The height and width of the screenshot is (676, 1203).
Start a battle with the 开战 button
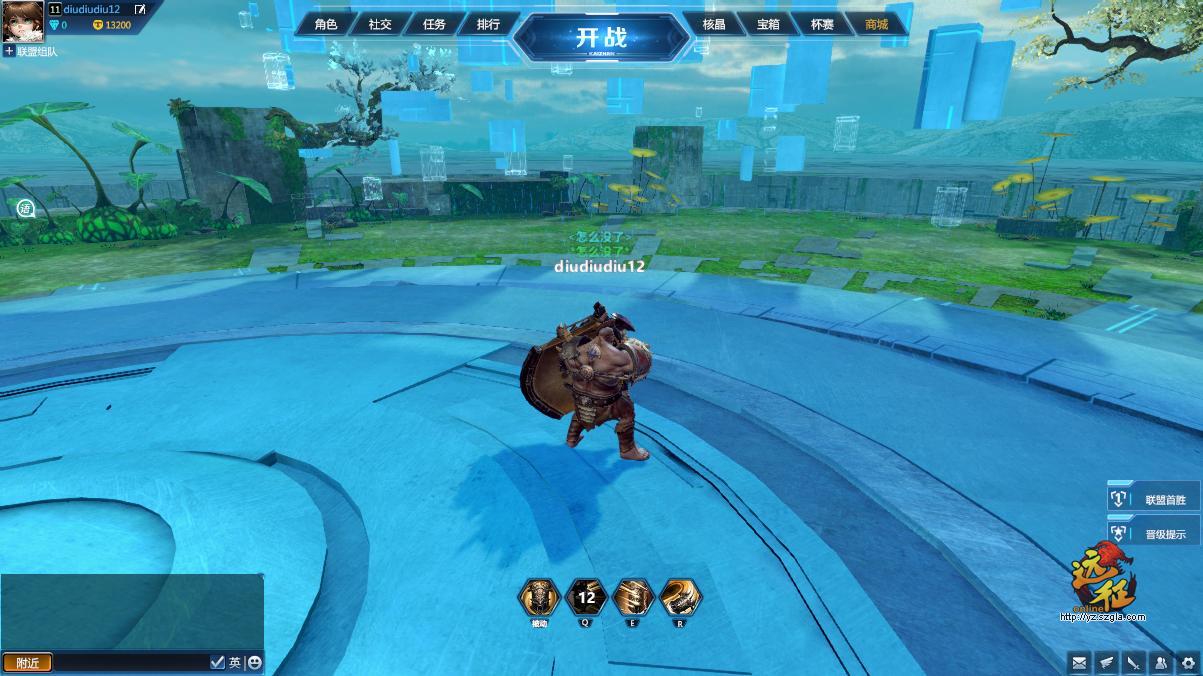click(x=601, y=38)
